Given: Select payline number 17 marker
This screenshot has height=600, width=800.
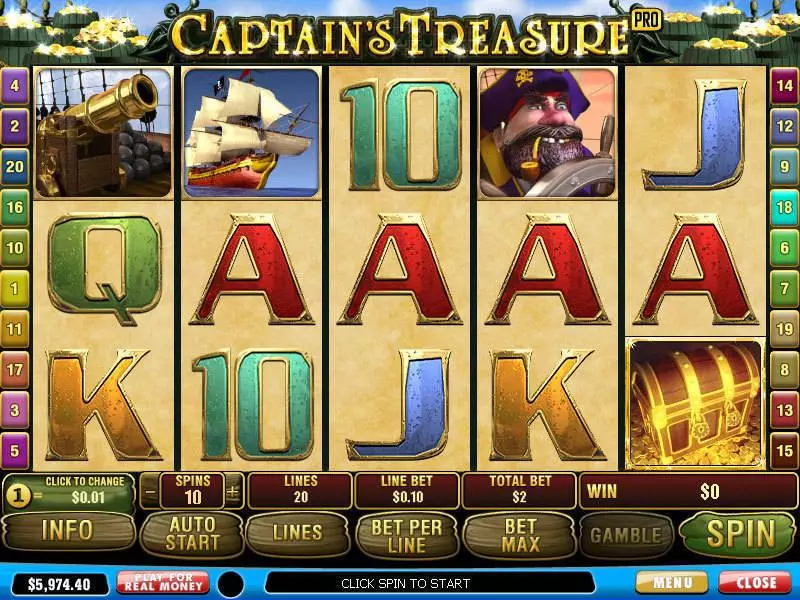Looking at the screenshot, I should coord(15,370).
